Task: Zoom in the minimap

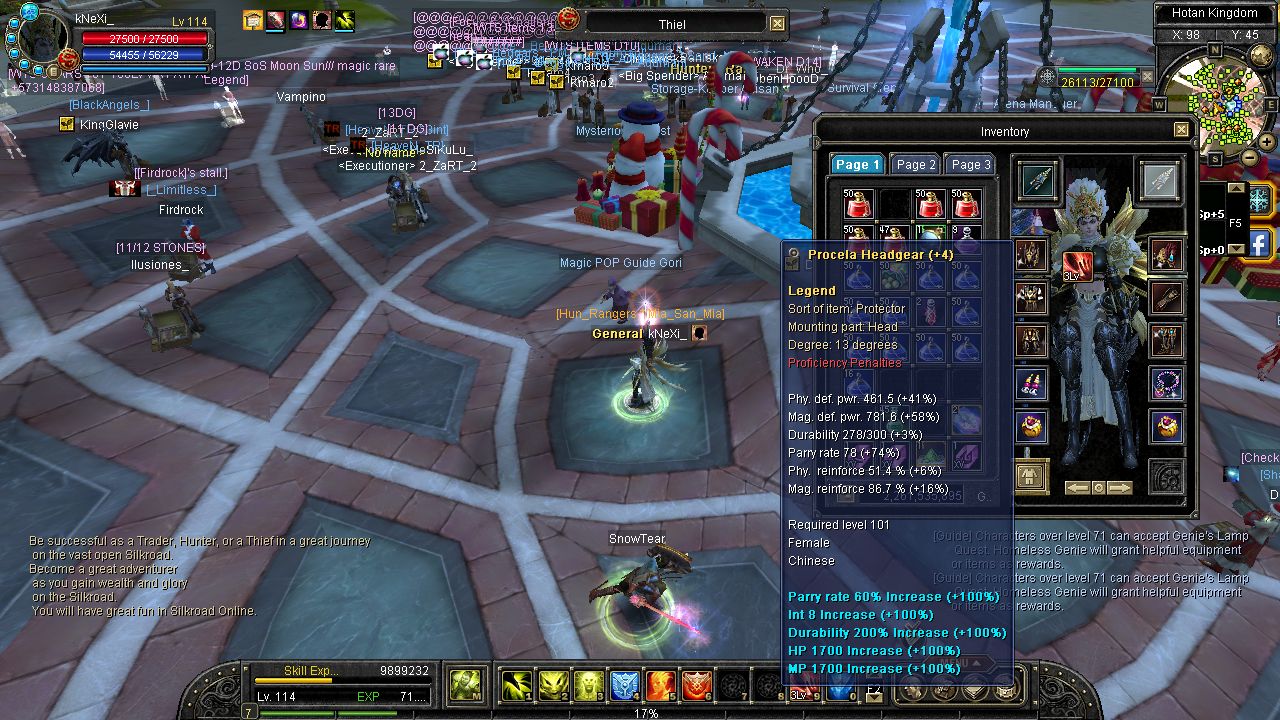Action: (x=1266, y=140)
